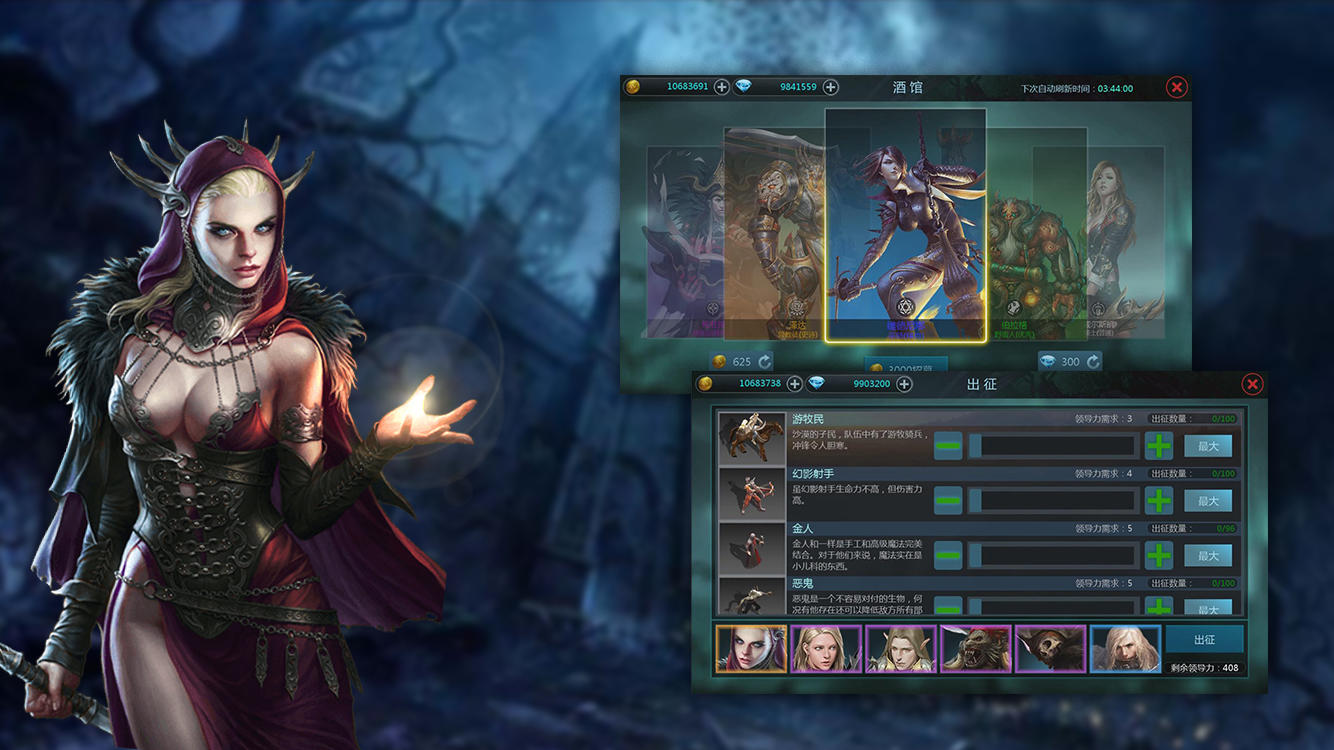Click 最大 to max out 金人 troops
Image resolution: width=1334 pixels, height=750 pixels.
click(x=1208, y=555)
